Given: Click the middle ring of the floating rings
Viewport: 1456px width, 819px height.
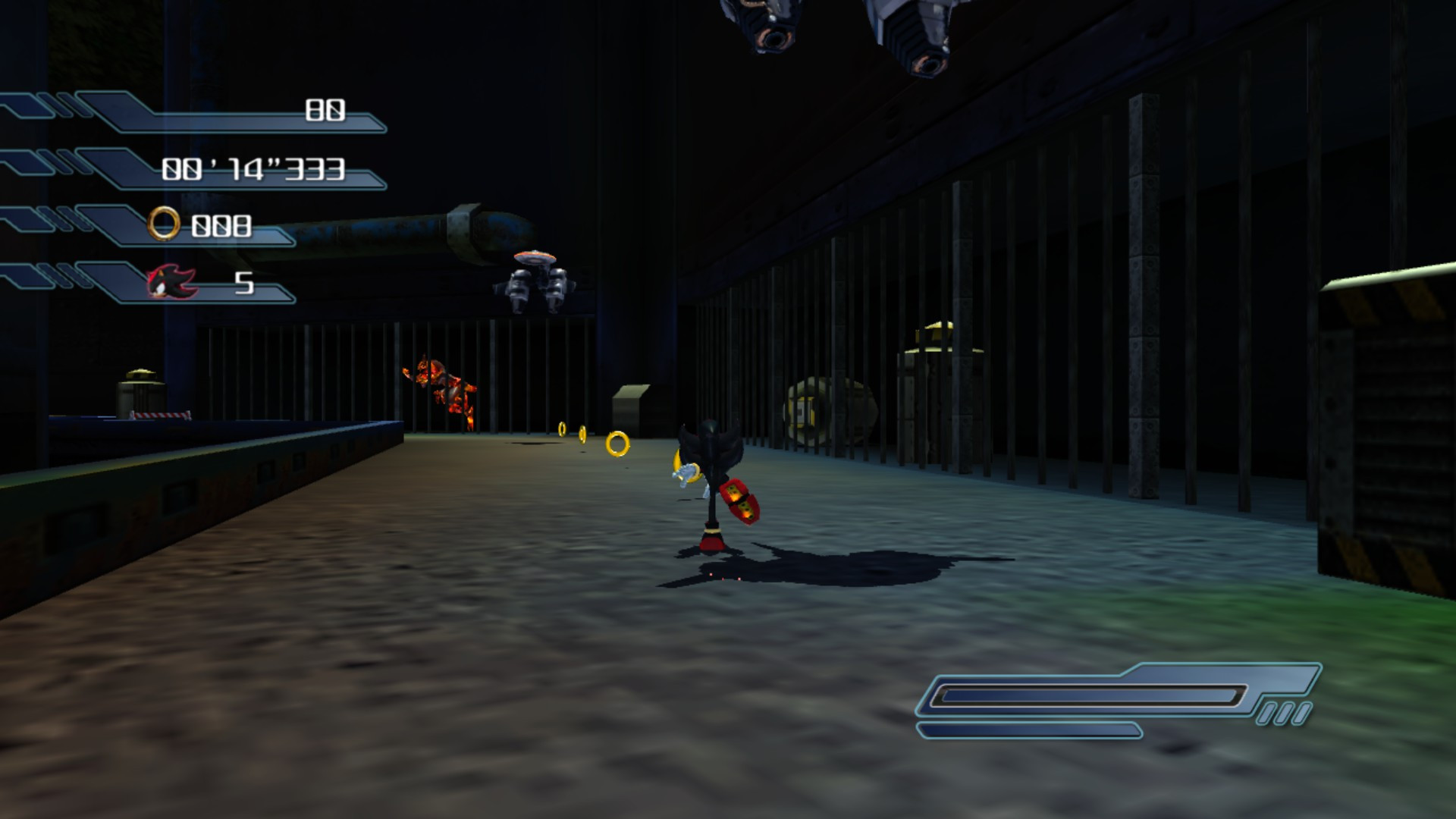Looking at the screenshot, I should [x=582, y=435].
